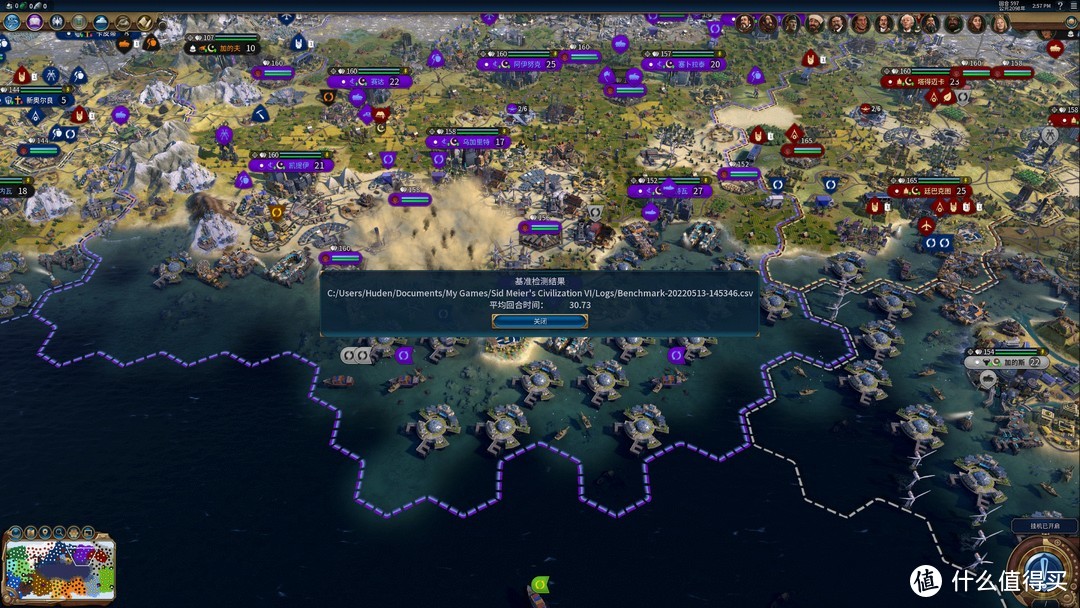Open the civics tree button

(35, 21)
